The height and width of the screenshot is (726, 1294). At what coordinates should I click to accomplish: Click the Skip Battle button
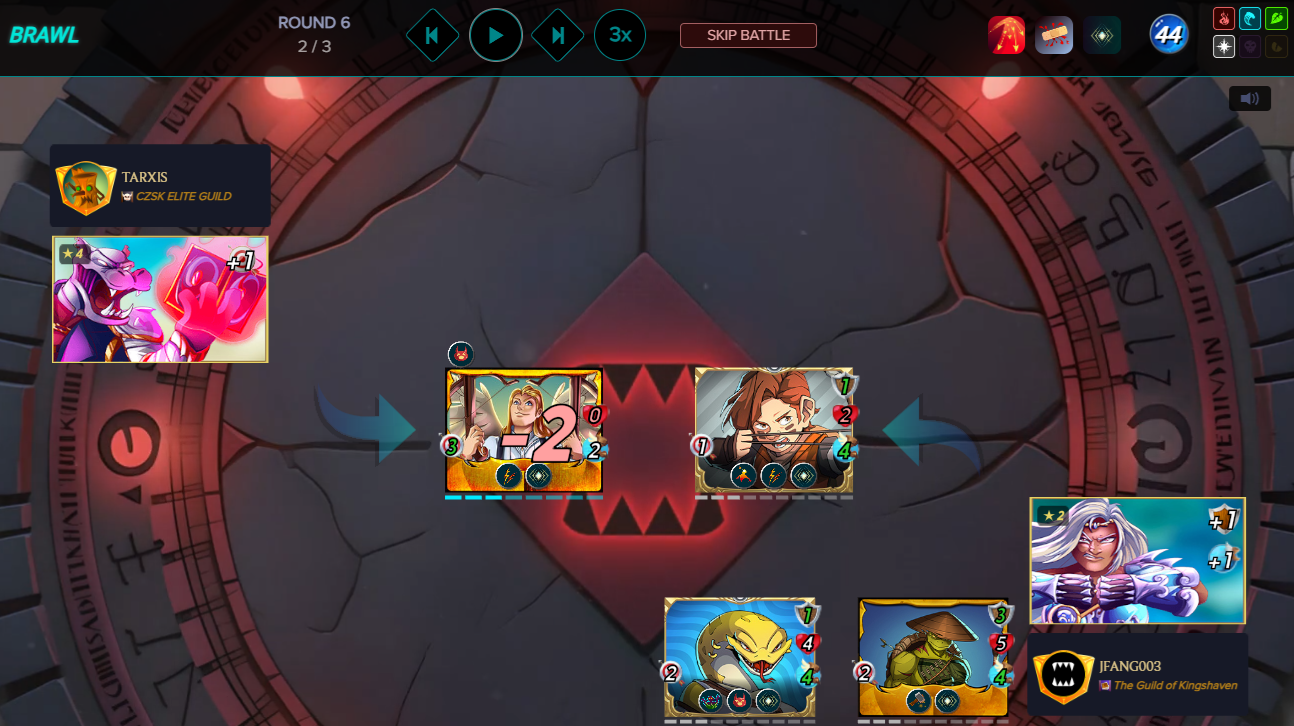pyautogui.click(x=748, y=35)
